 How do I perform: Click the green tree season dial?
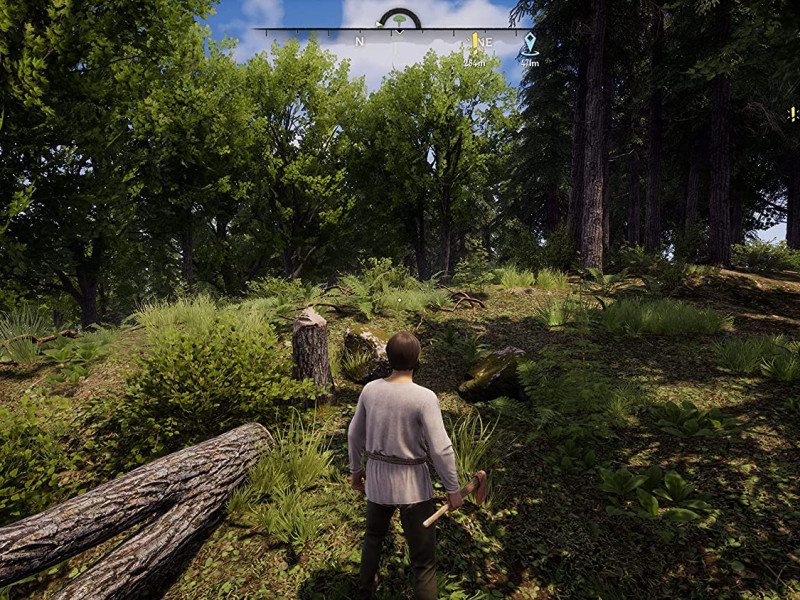coord(399,18)
